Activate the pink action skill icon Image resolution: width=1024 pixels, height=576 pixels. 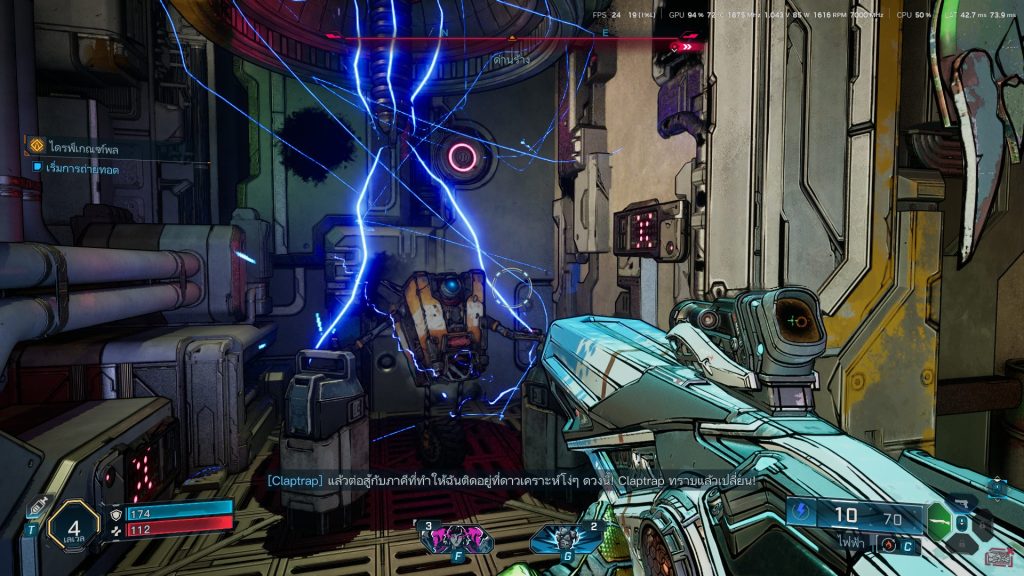(446, 540)
